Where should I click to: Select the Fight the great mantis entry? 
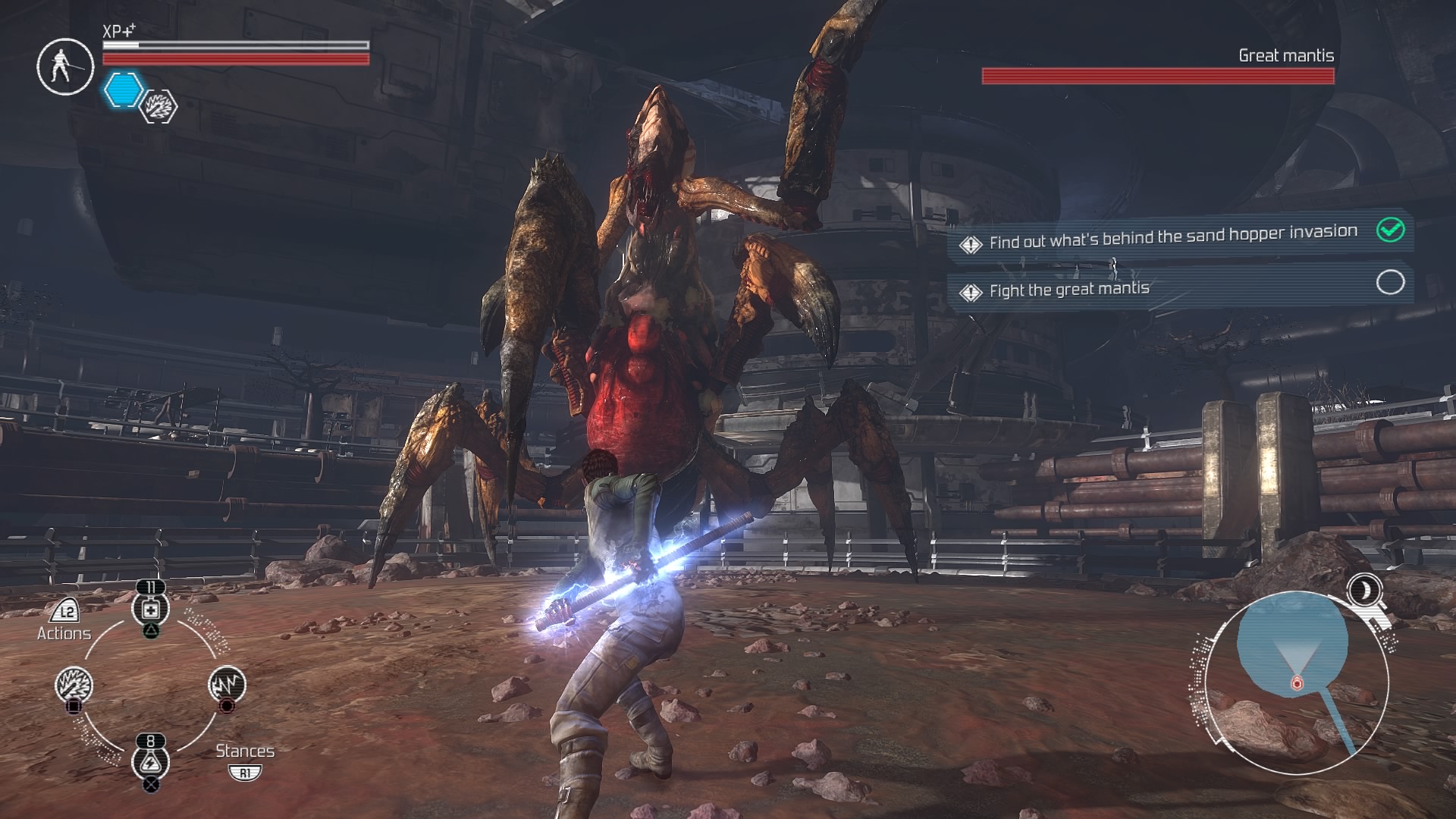point(1069,288)
